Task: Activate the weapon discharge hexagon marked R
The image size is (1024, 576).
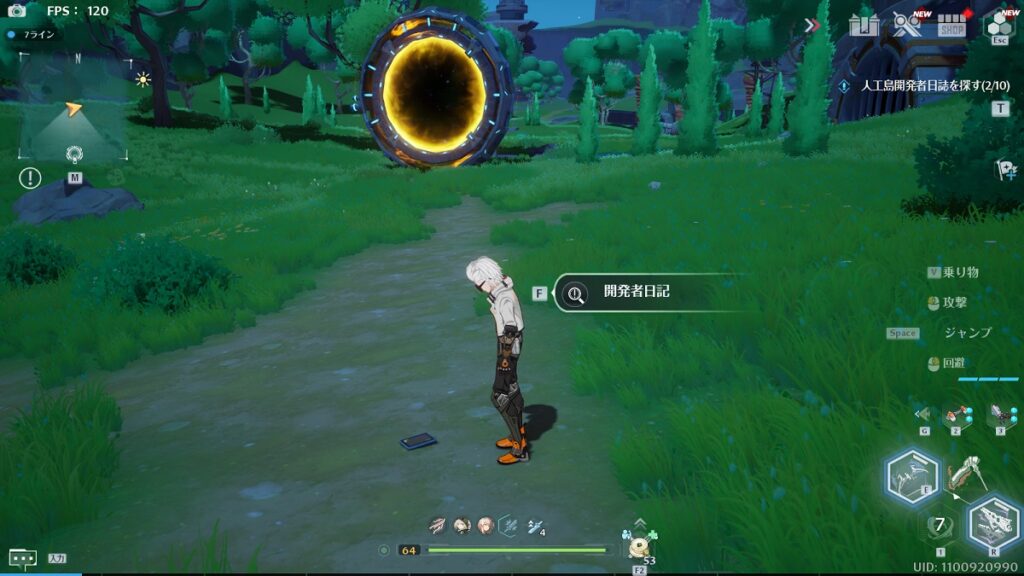Action: click(993, 523)
